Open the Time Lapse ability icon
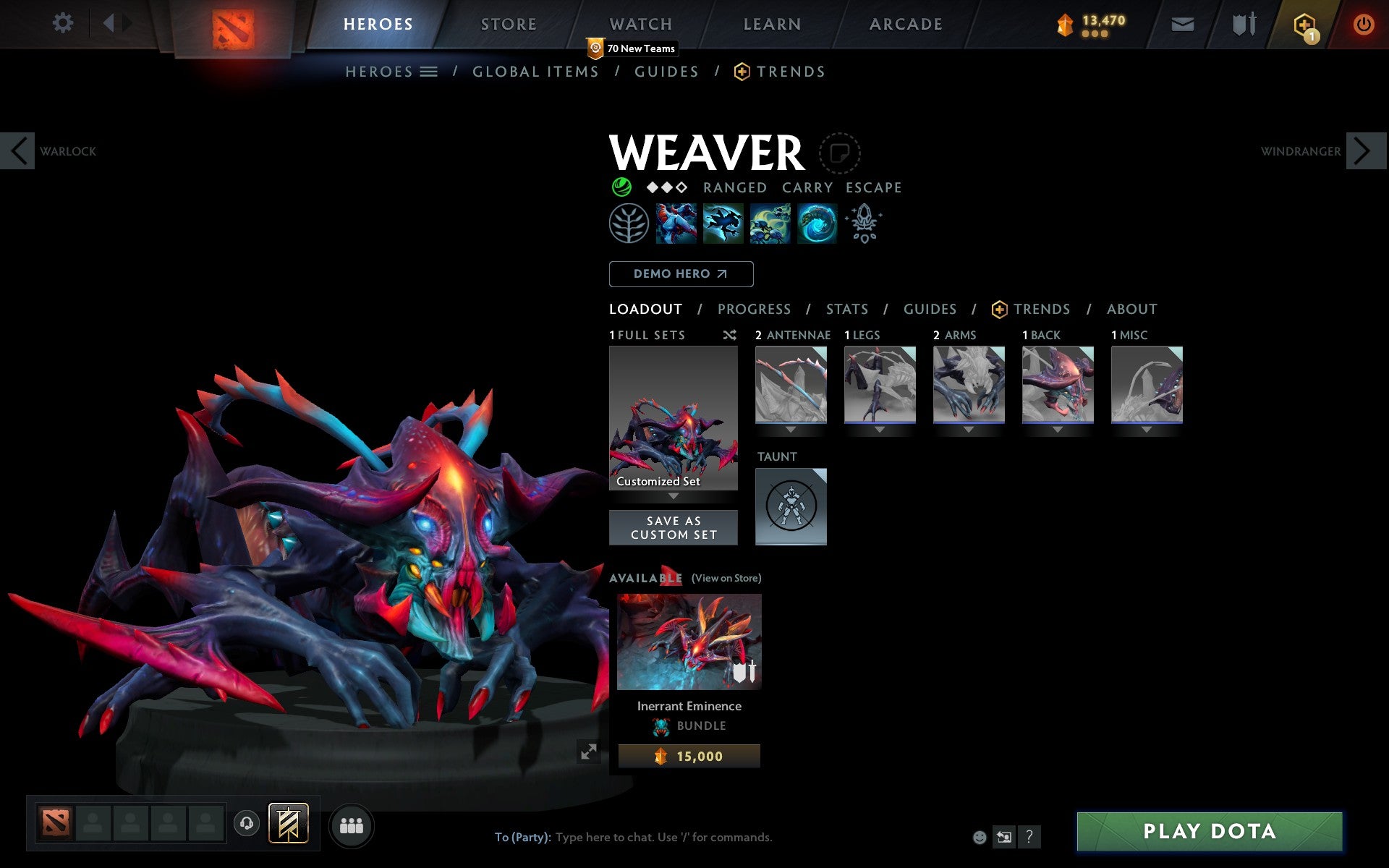Image resolution: width=1389 pixels, height=868 pixels. pos(816,224)
